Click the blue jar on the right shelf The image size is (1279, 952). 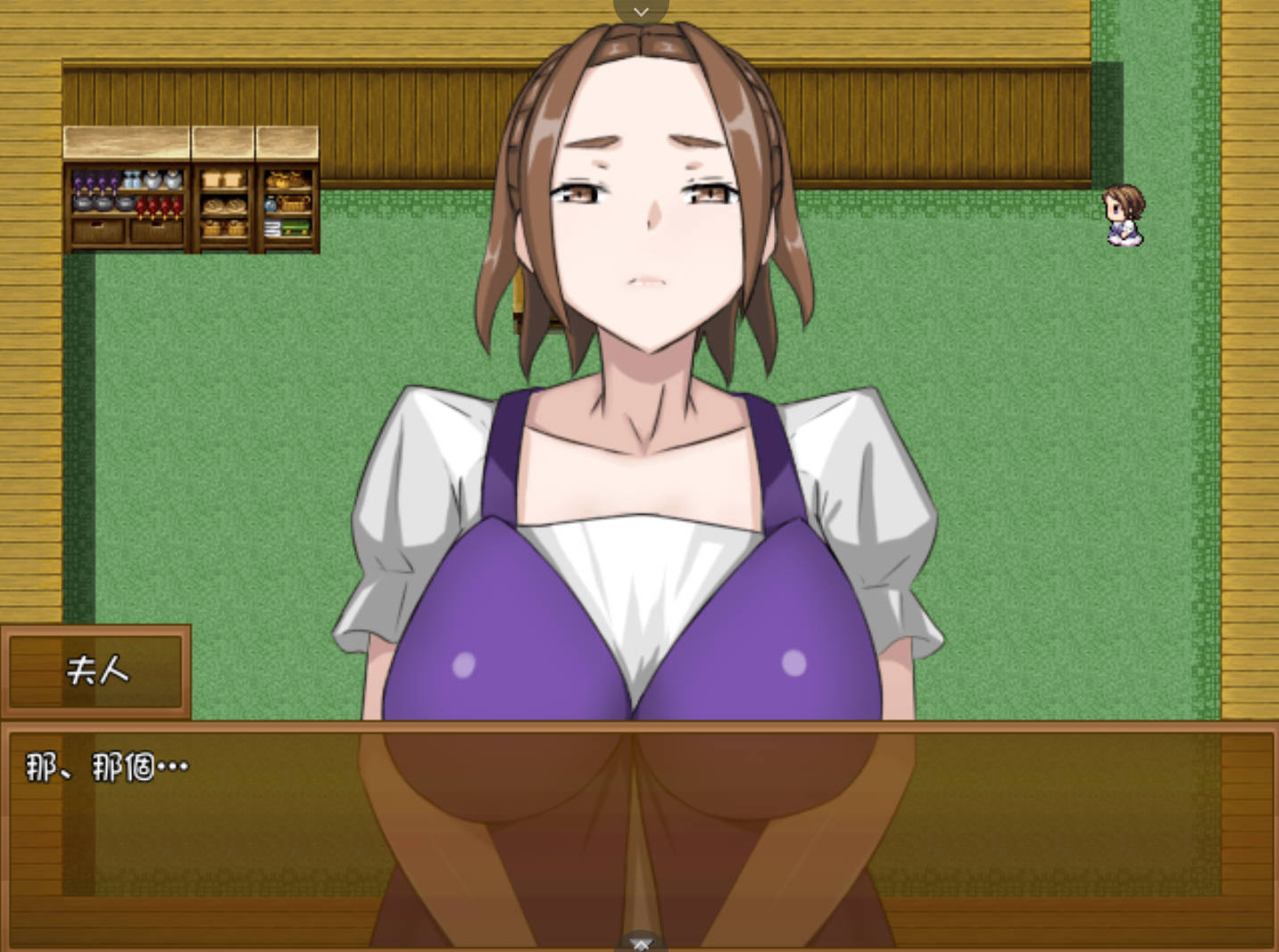[270, 204]
